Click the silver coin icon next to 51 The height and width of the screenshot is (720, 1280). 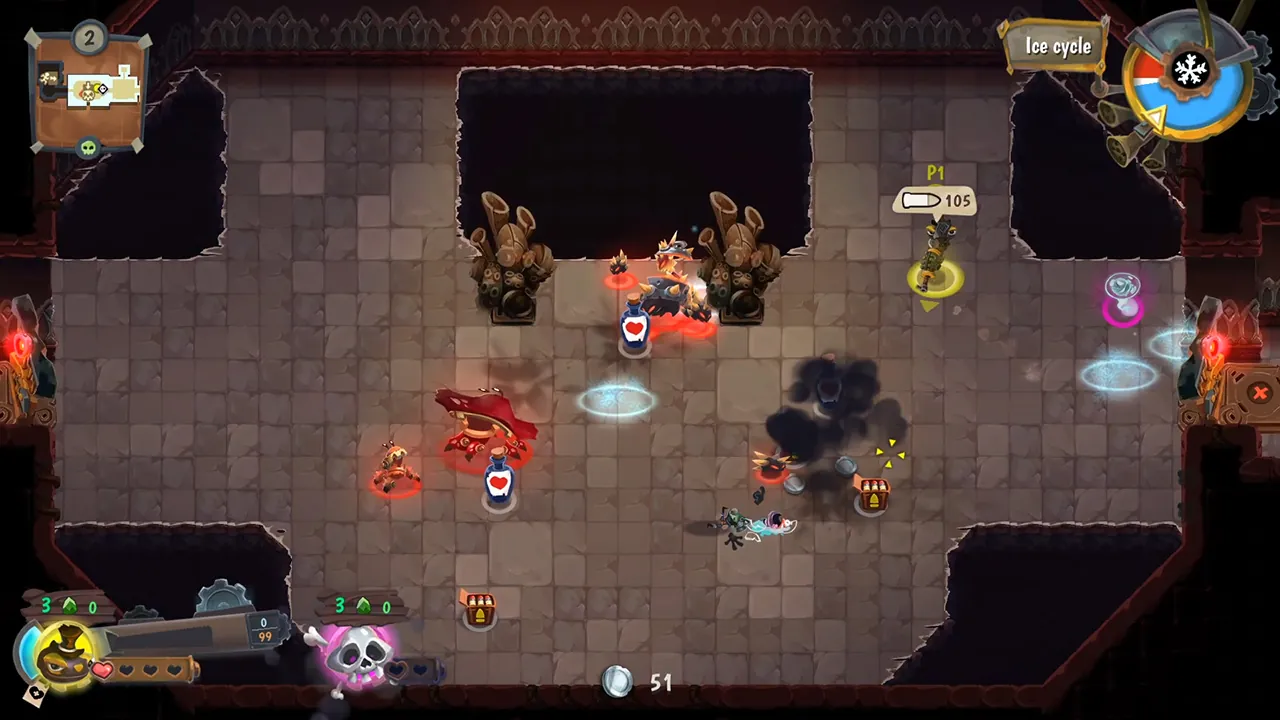[x=617, y=682]
